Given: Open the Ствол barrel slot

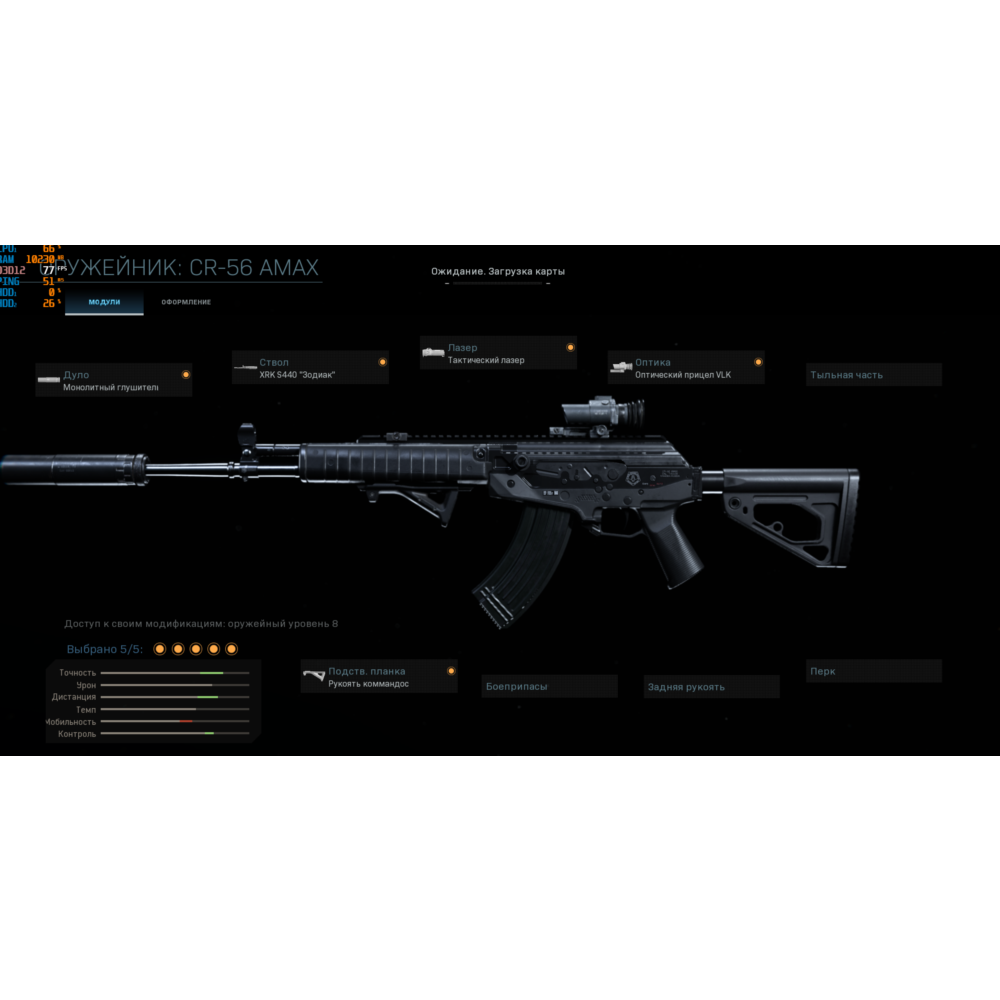Looking at the screenshot, I should coord(310,368).
